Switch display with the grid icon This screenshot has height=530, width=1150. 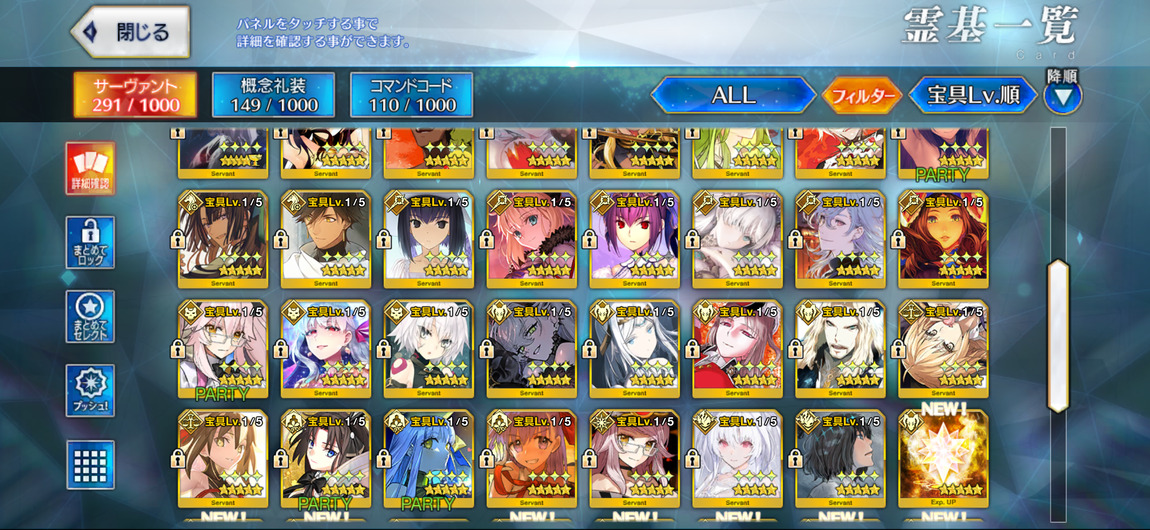(90, 464)
